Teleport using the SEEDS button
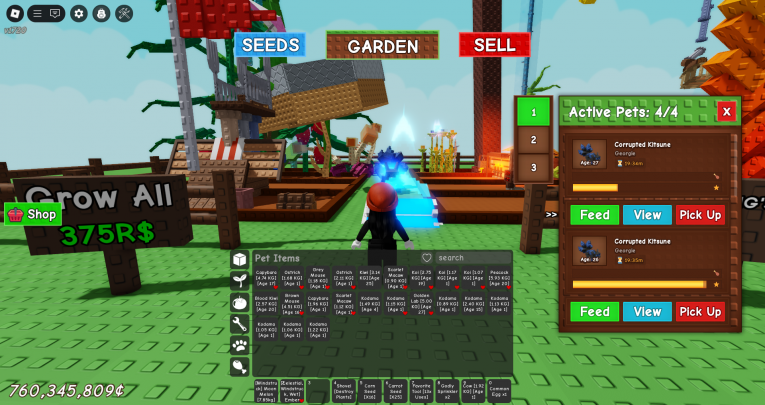 coord(269,45)
